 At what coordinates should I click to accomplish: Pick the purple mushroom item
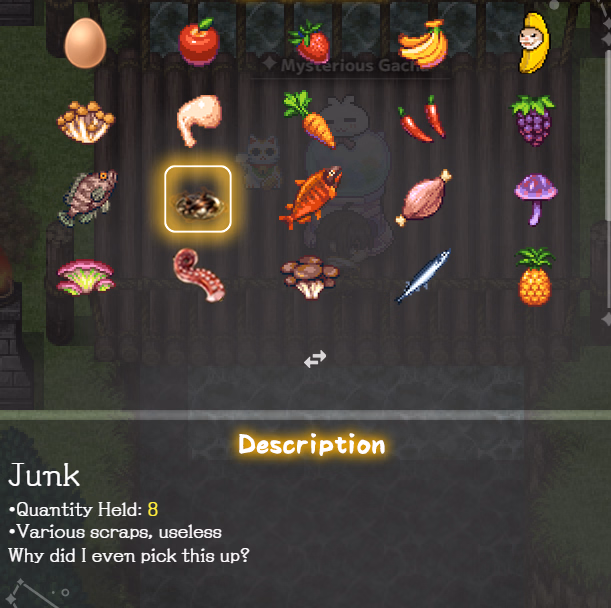coord(533,197)
